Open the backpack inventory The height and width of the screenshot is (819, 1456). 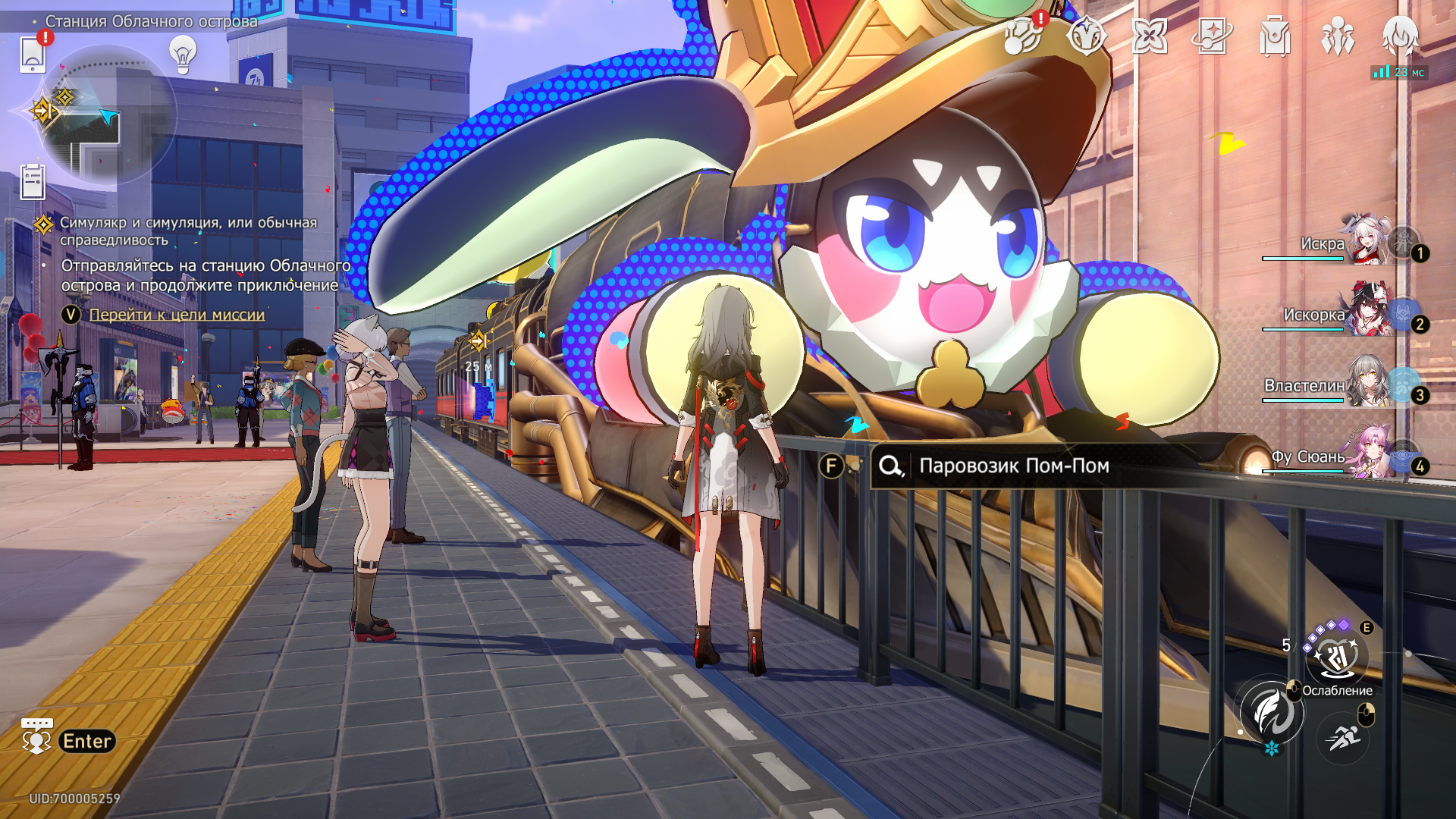(1275, 36)
